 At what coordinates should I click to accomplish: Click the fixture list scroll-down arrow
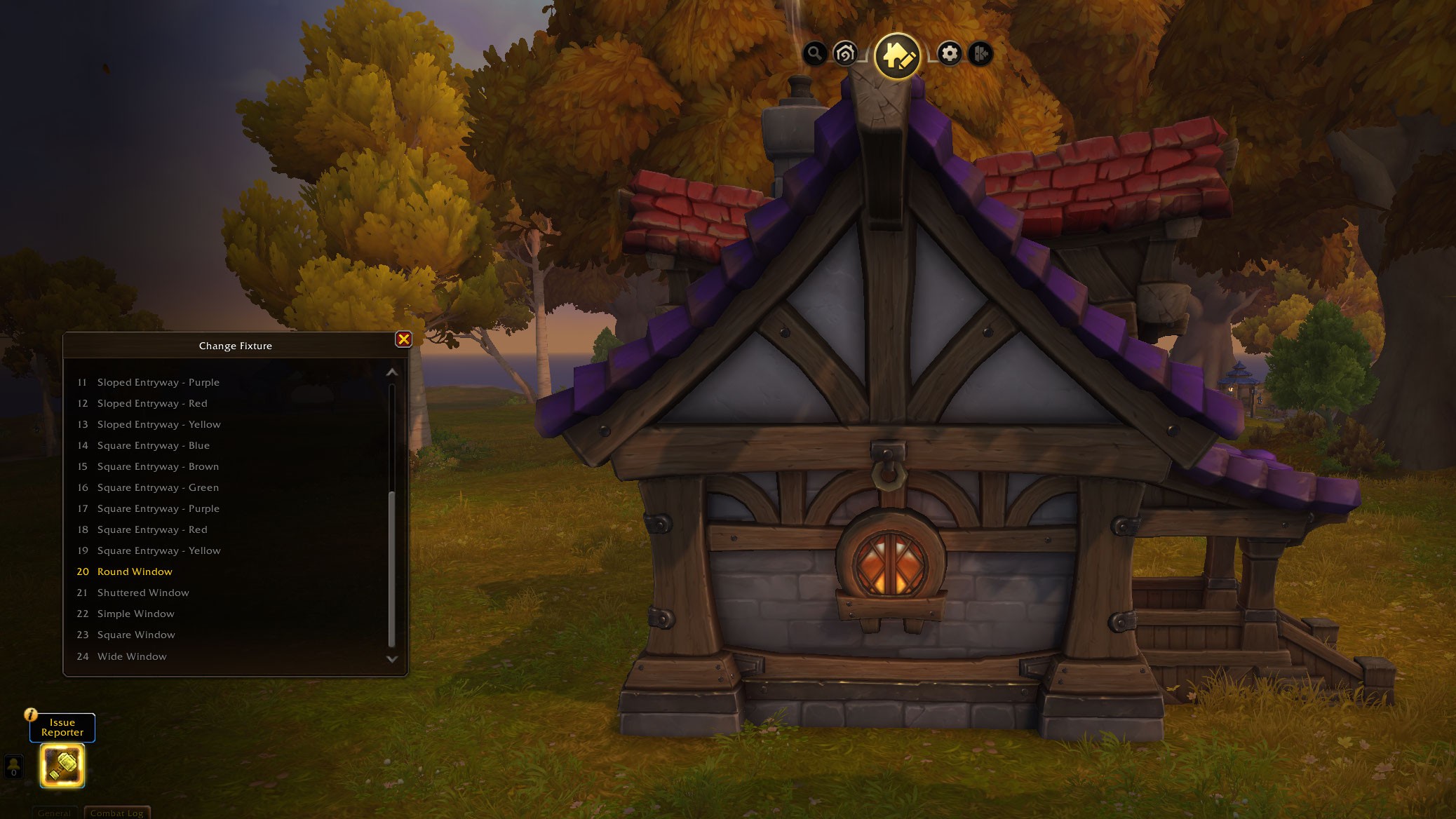point(392,659)
